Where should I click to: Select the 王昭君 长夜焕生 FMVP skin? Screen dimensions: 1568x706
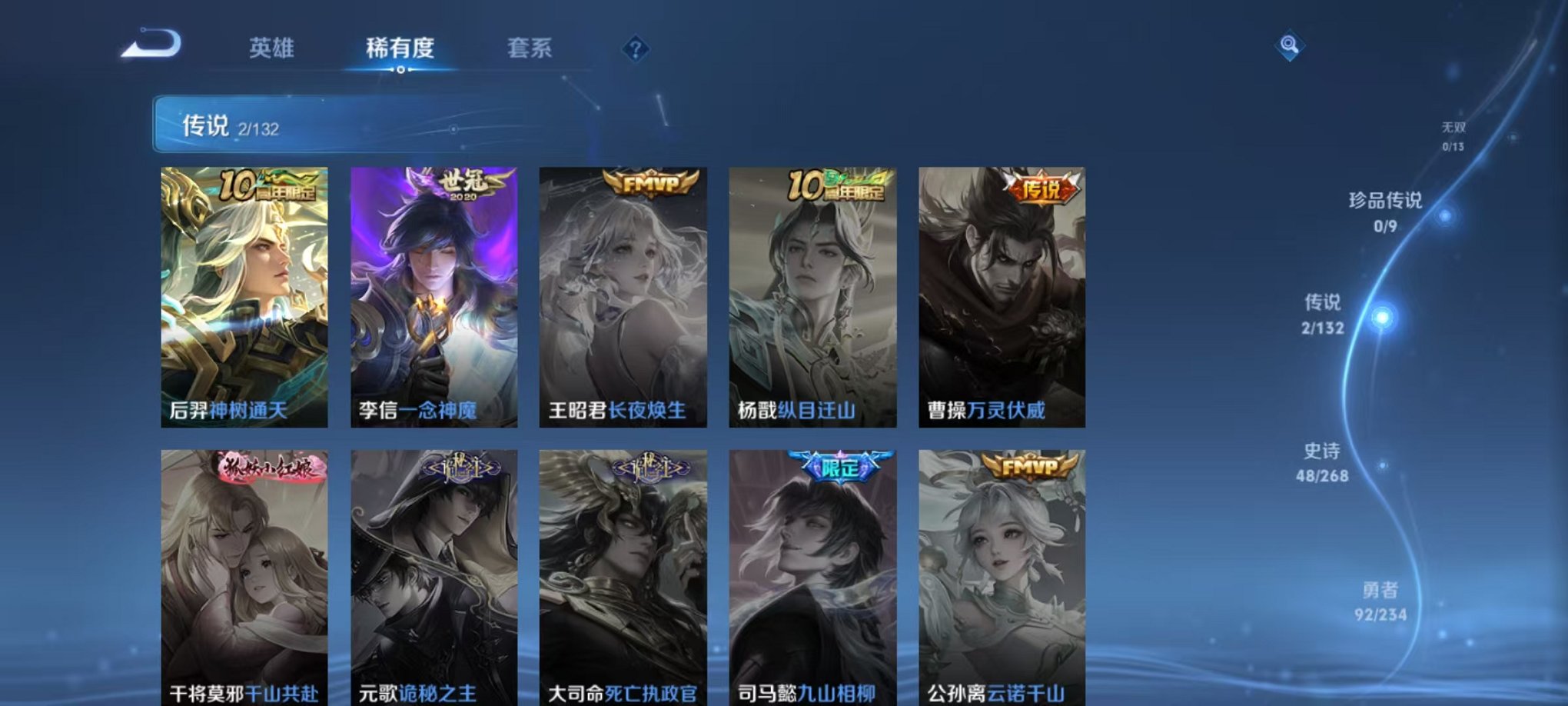623,292
